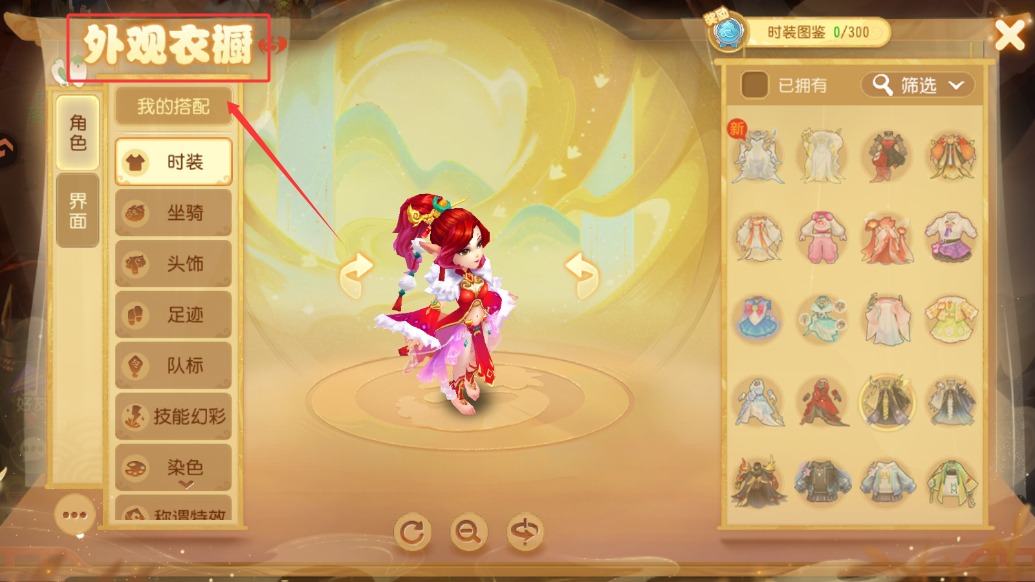Open the 头饰 category
This screenshot has height=582, width=1035.
pyautogui.click(x=173, y=264)
